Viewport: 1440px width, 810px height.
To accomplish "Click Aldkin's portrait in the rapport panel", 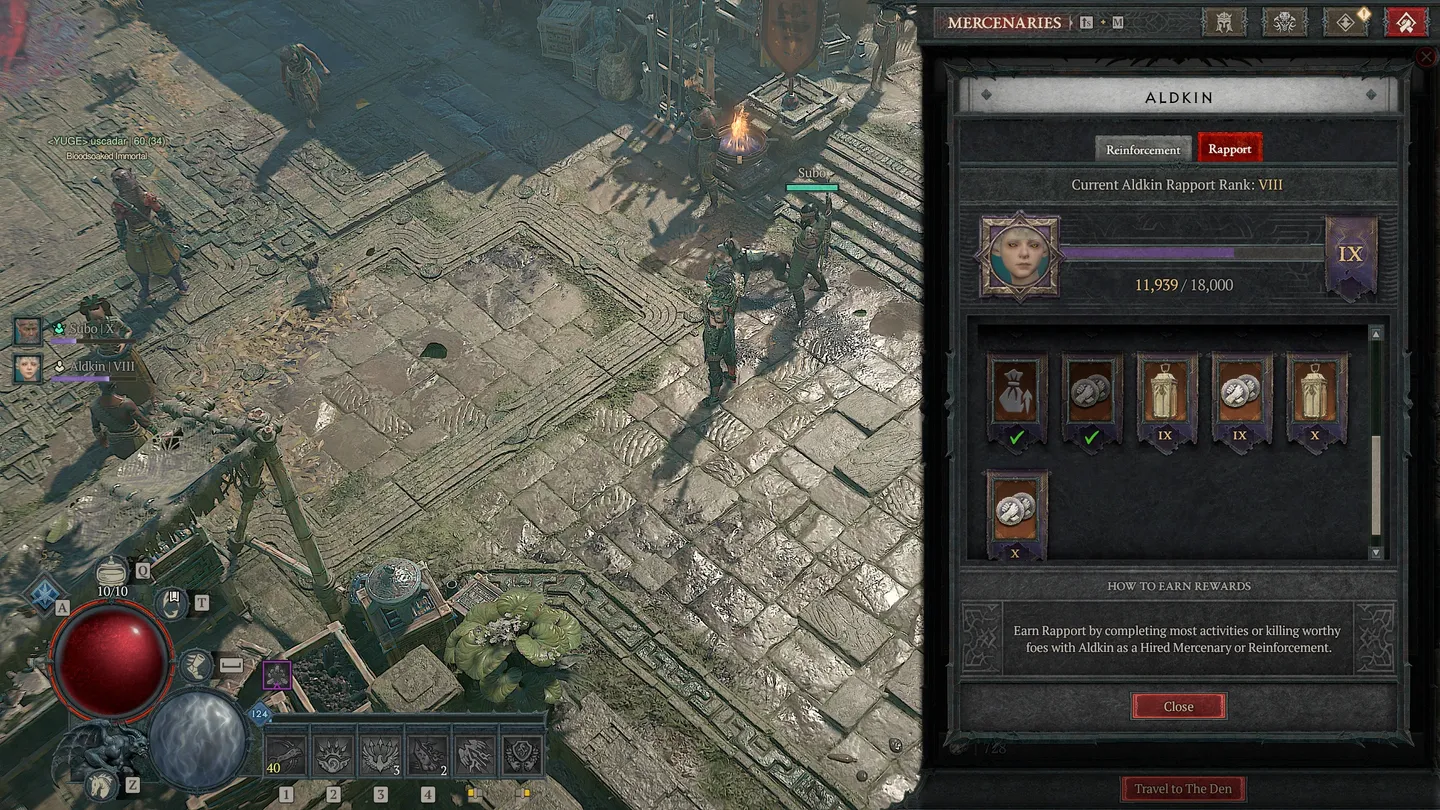I will 1019,255.
